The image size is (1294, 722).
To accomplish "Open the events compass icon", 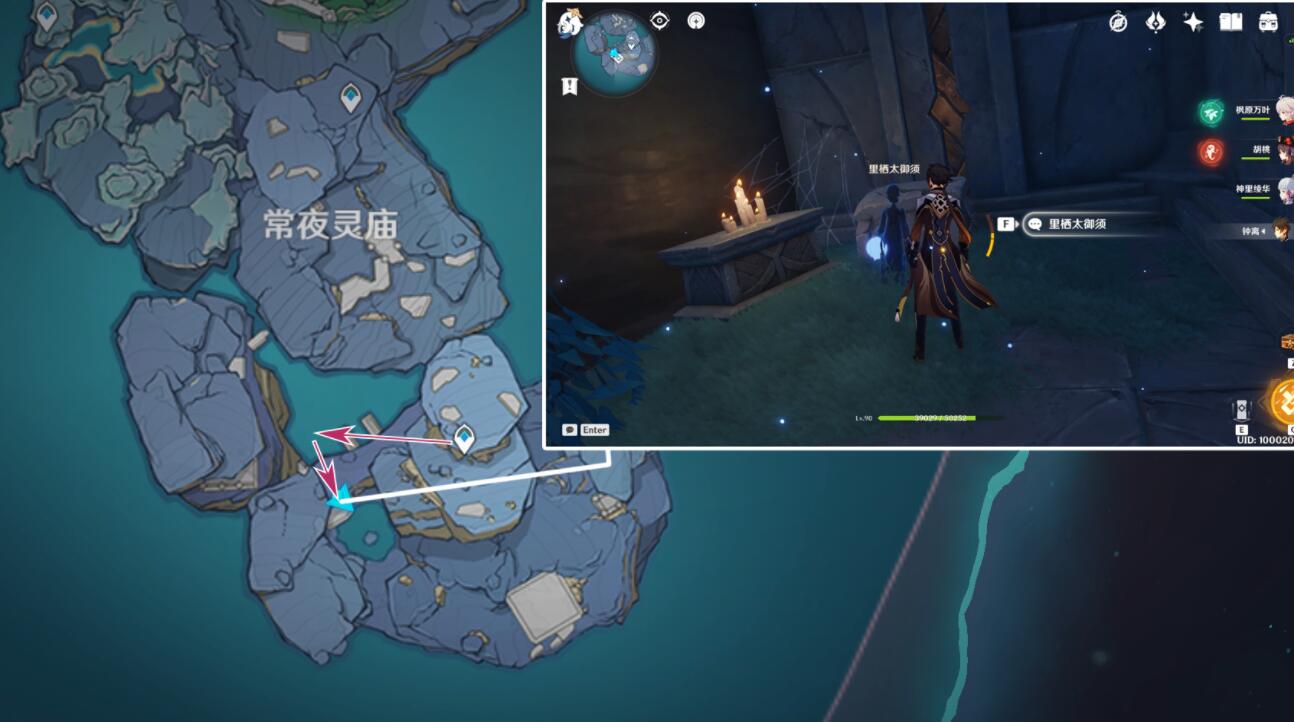I will coord(1118,22).
